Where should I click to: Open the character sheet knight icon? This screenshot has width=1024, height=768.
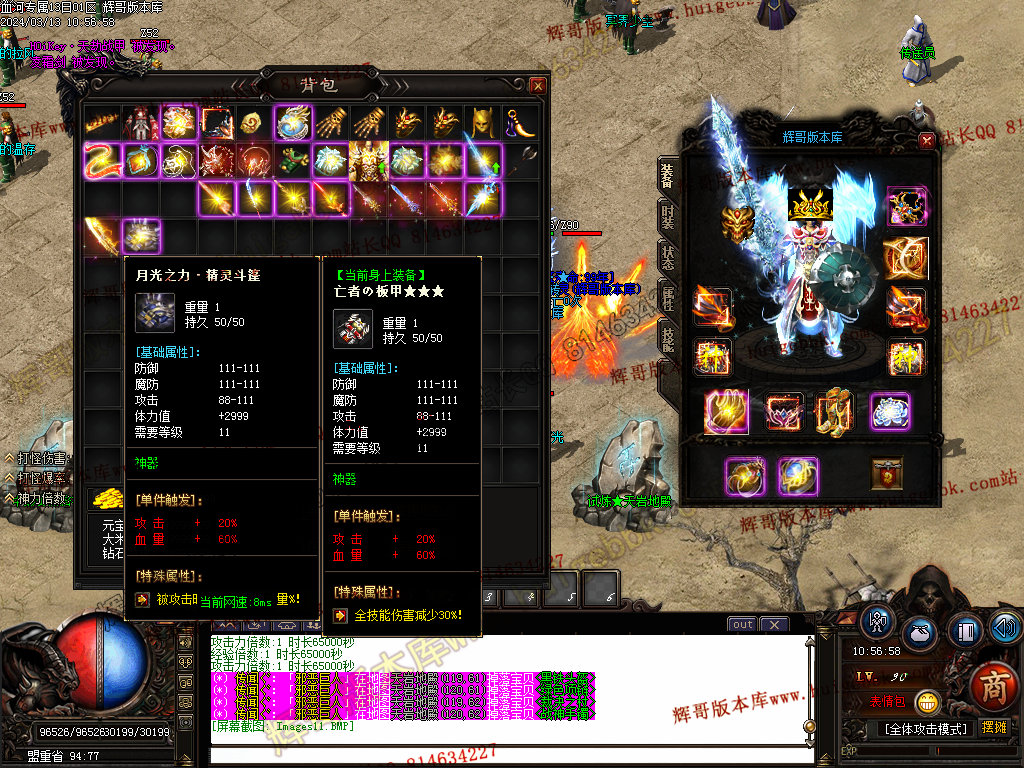click(x=878, y=620)
